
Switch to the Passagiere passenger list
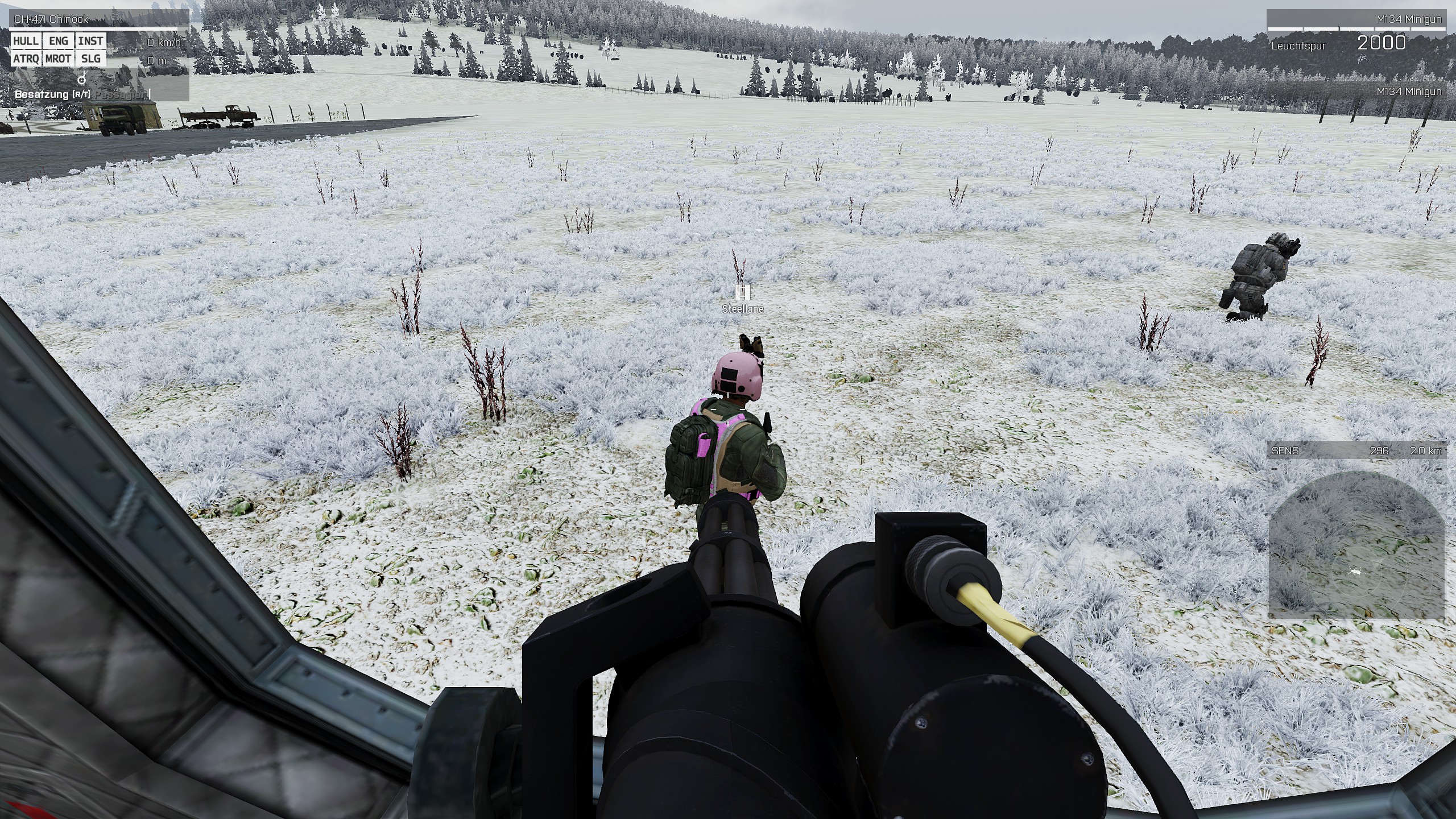point(122,94)
